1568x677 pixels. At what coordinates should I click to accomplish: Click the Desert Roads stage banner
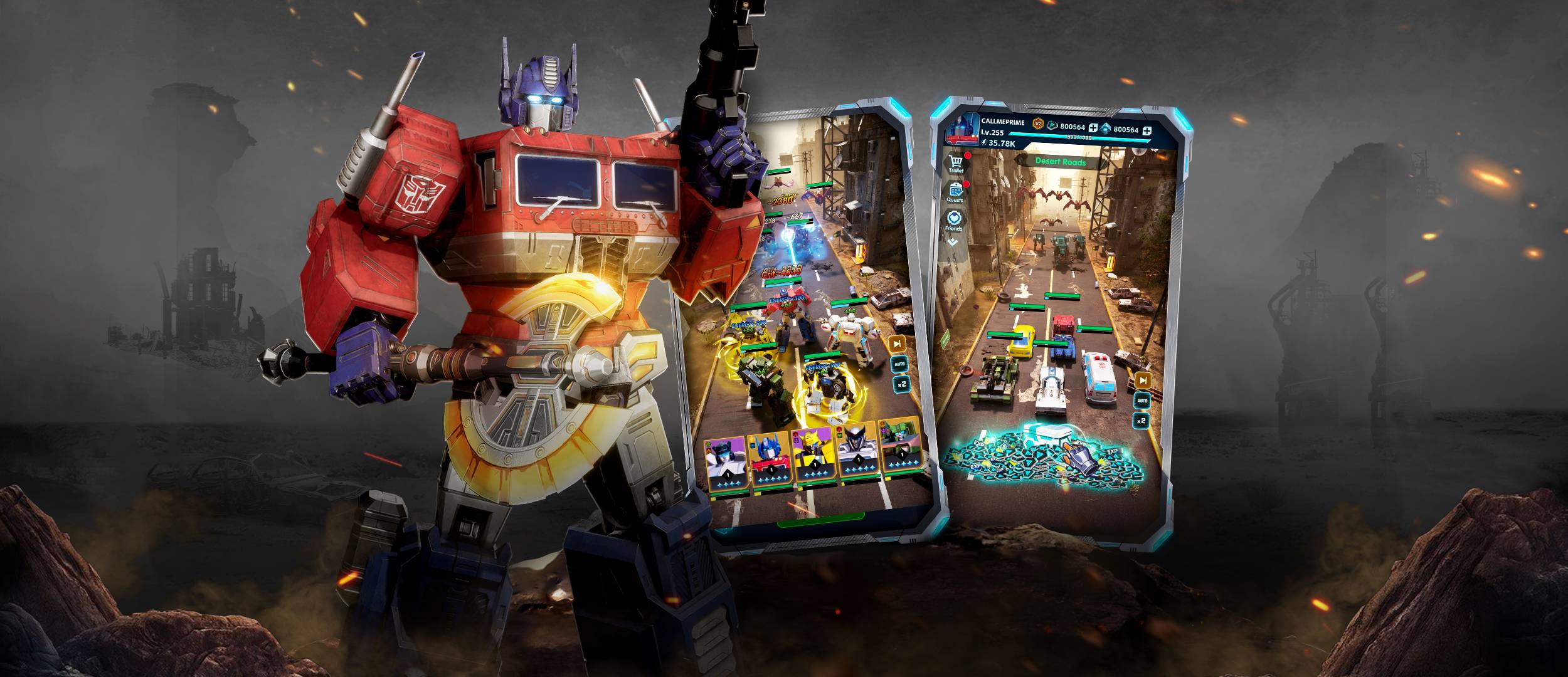(x=1061, y=162)
